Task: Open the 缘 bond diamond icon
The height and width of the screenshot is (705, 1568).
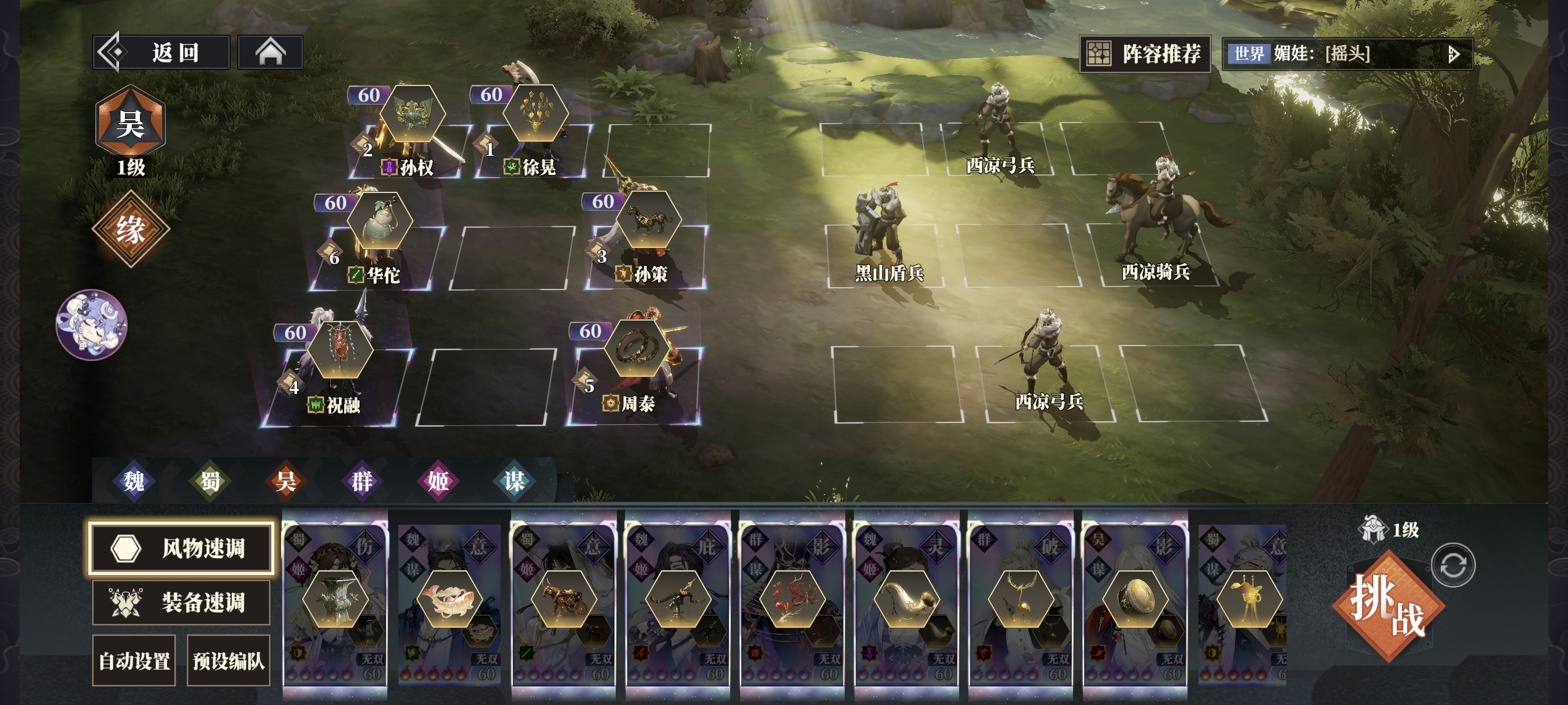Action: click(130, 229)
